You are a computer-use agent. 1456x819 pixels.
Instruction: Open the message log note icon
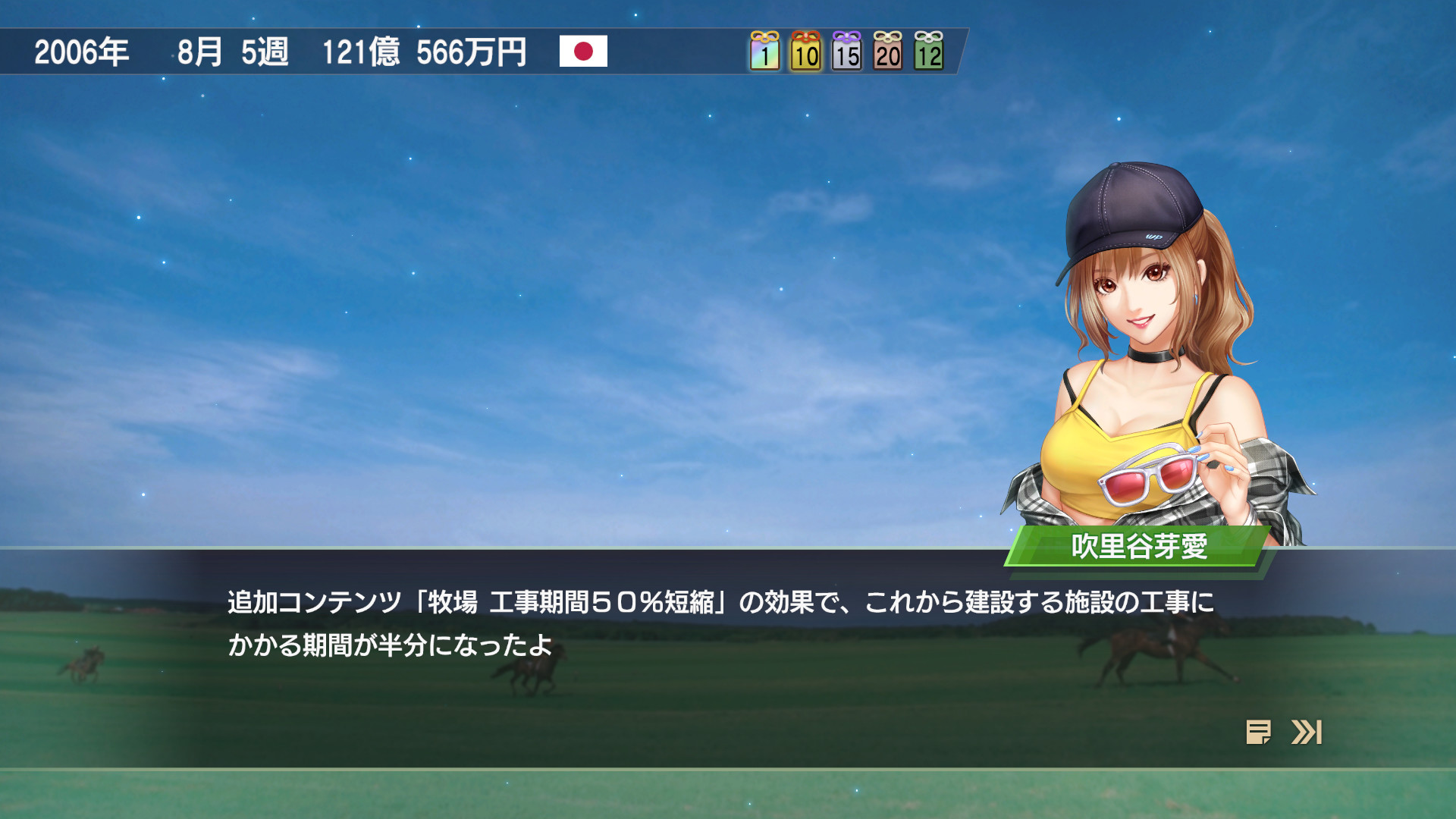click(x=1258, y=732)
